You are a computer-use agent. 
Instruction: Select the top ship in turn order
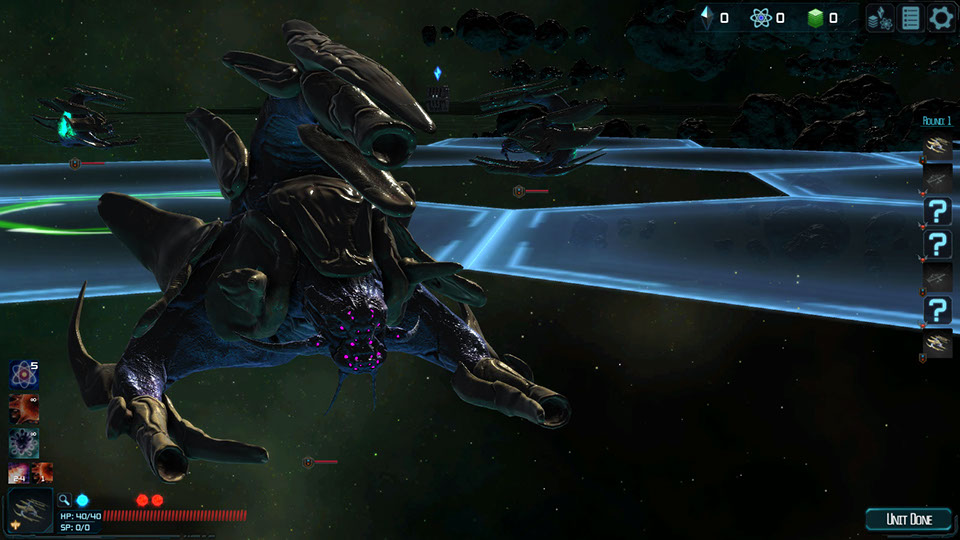(937, 146)
